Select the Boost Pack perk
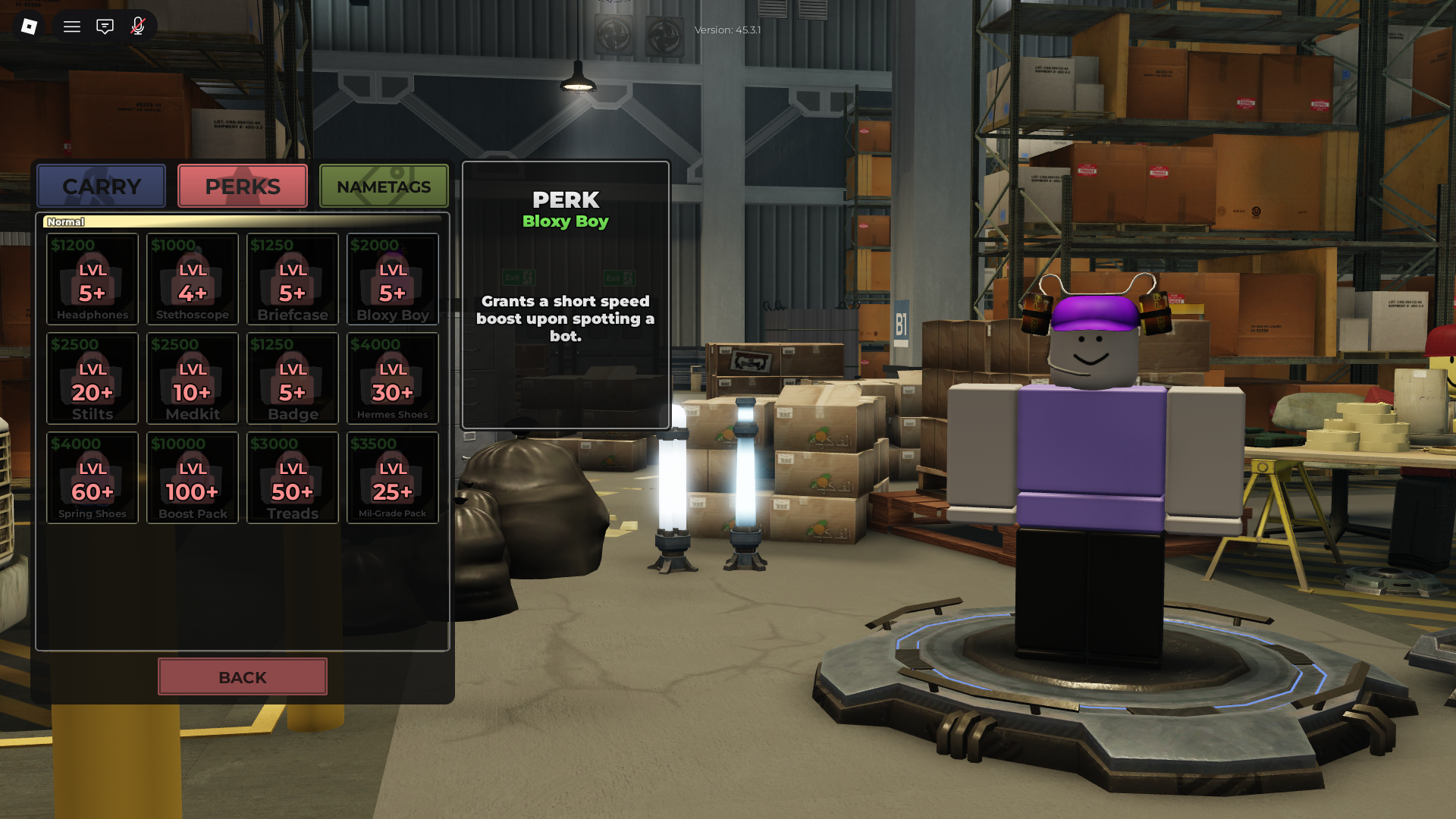Screen dimensions: 1456x819 click(192, 477)
